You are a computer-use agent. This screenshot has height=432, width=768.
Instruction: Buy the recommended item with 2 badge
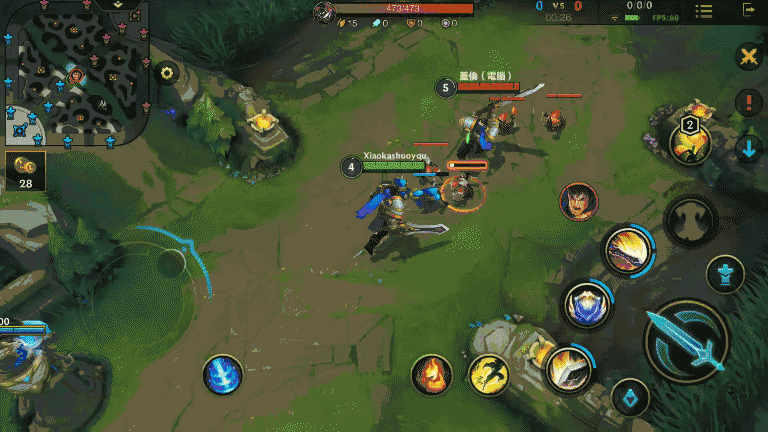tap(689, 142)
